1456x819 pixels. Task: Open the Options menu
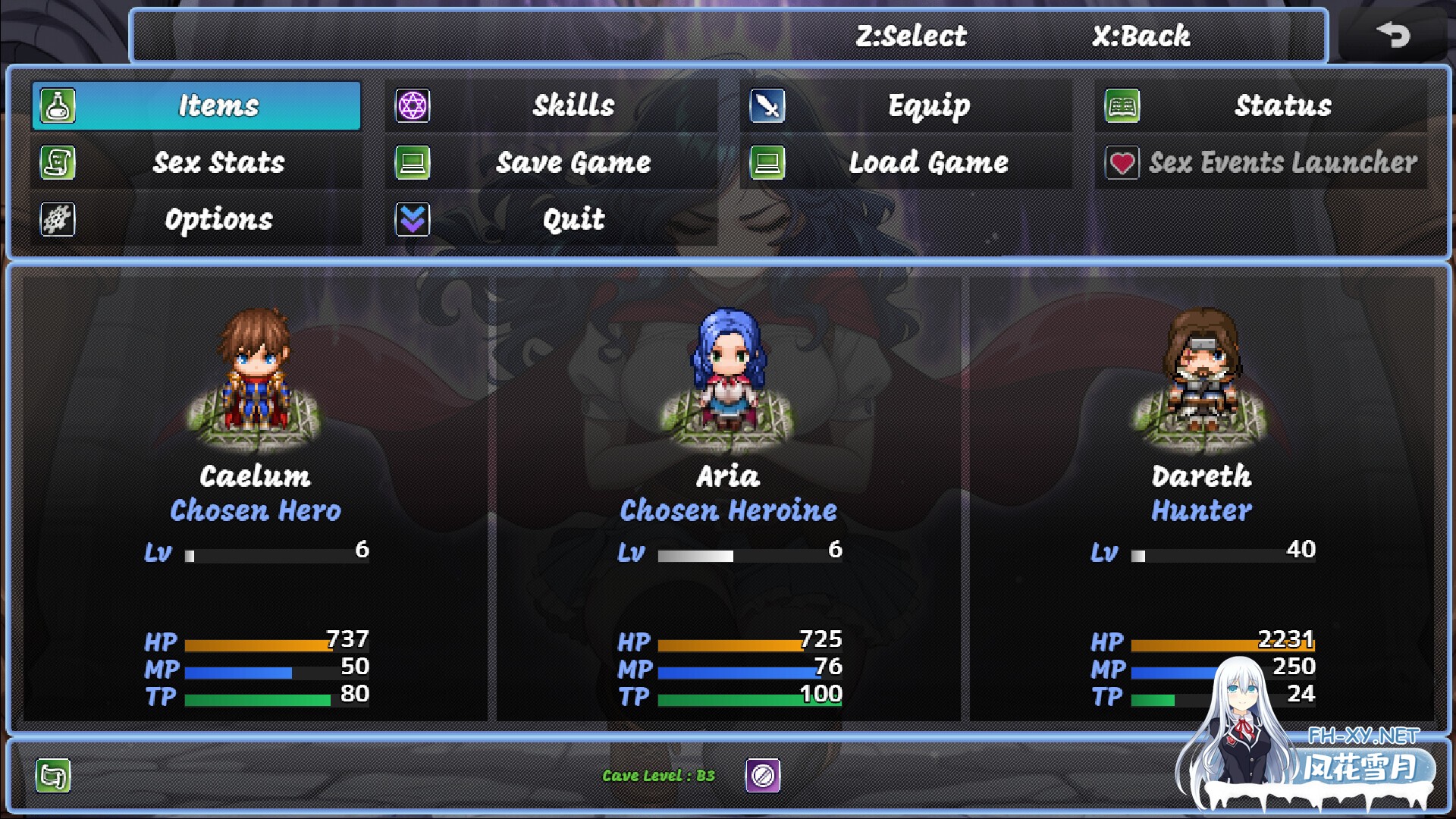[196, 219]
